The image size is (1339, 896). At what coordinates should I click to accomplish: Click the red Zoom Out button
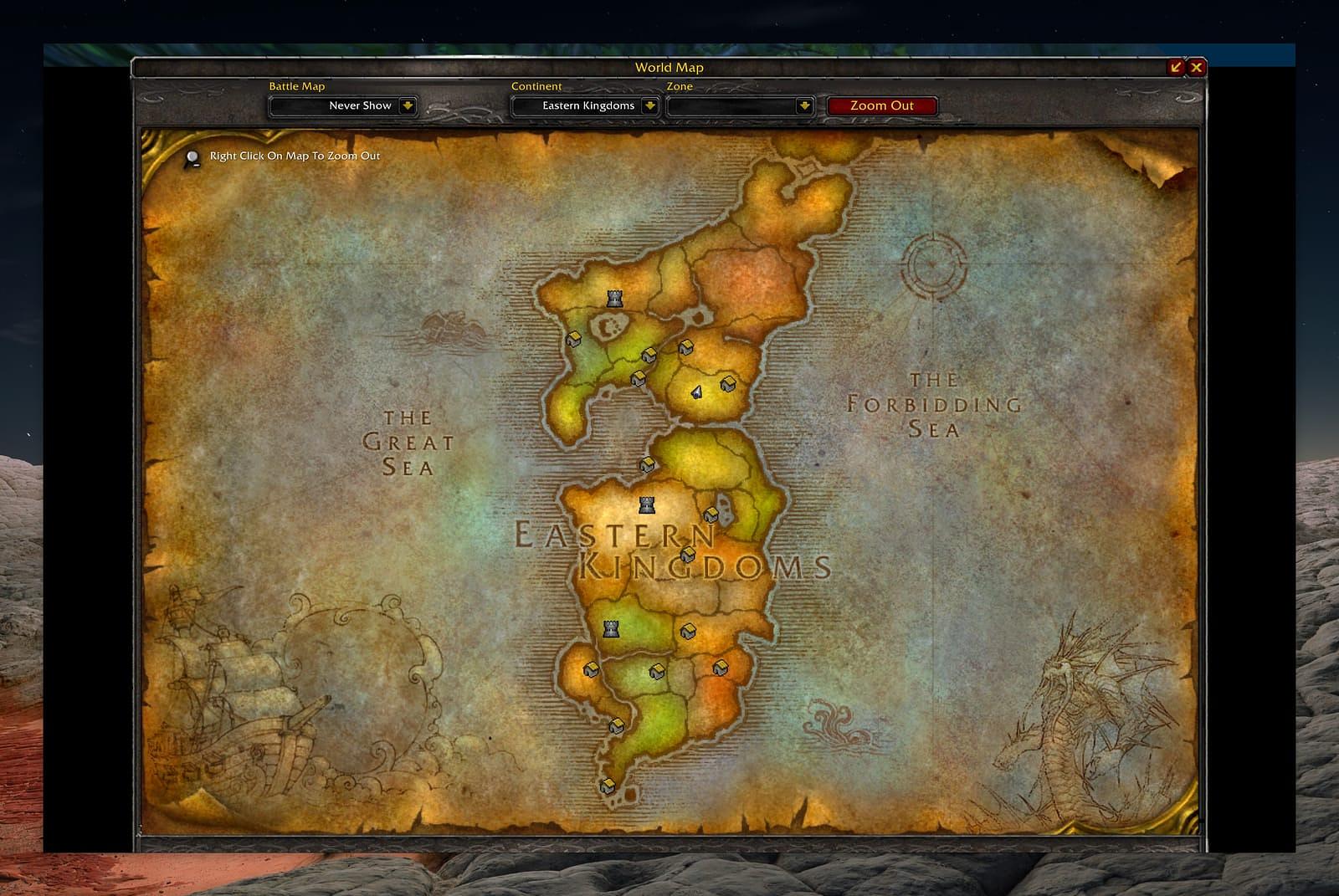[881, 106]
